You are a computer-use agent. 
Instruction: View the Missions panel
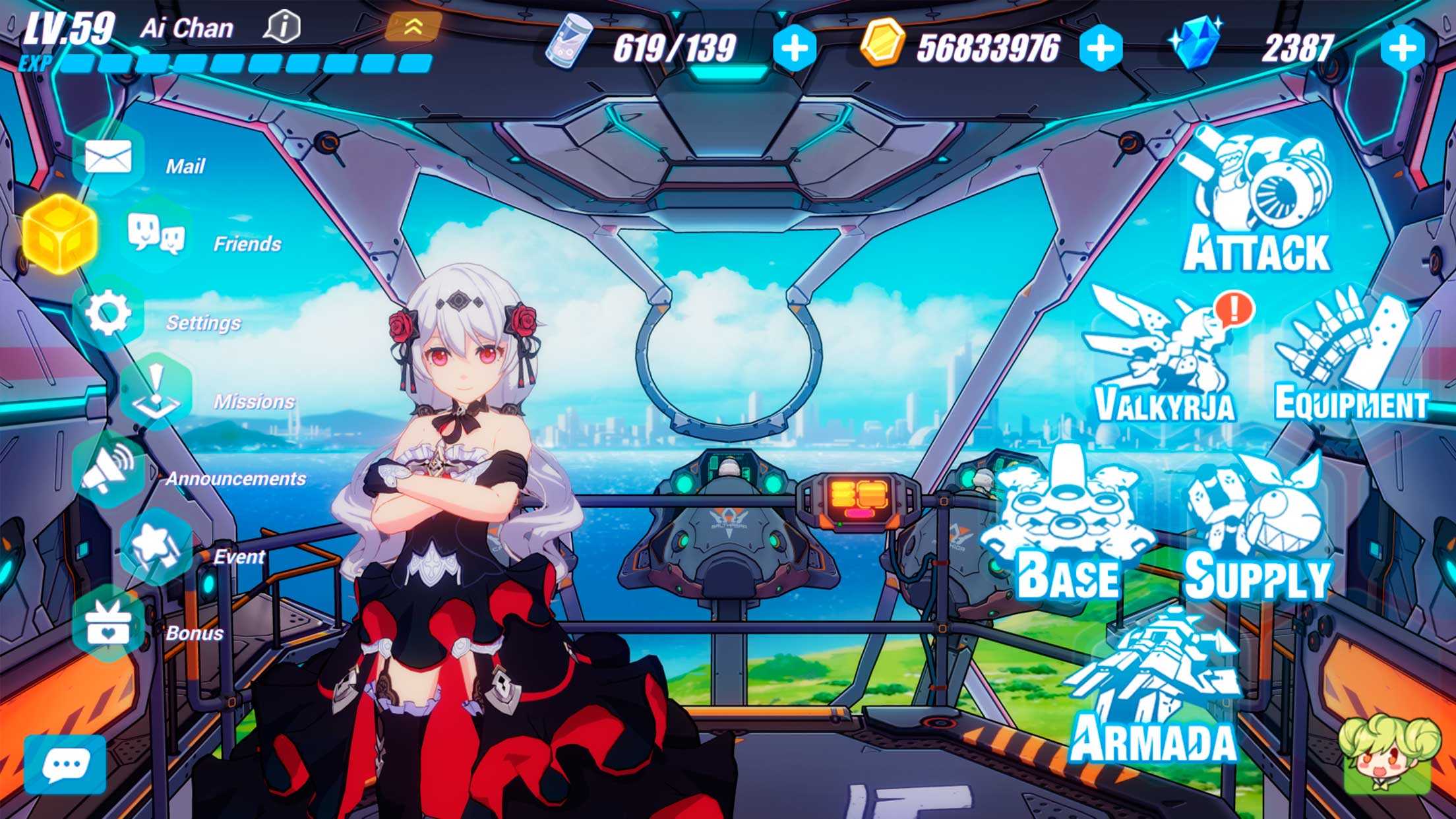(x=156, y=392)
